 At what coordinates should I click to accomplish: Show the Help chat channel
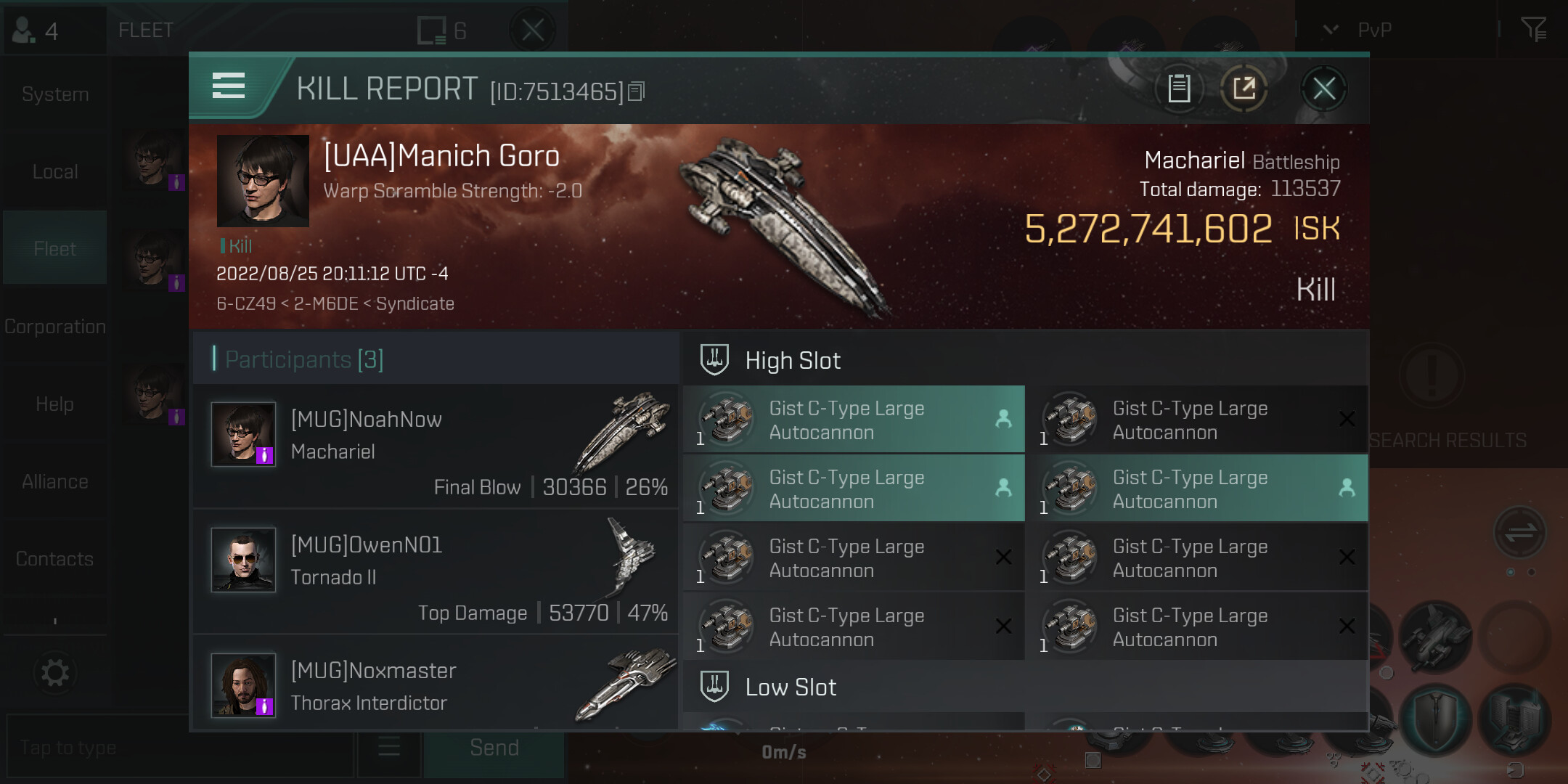(55, 404)
